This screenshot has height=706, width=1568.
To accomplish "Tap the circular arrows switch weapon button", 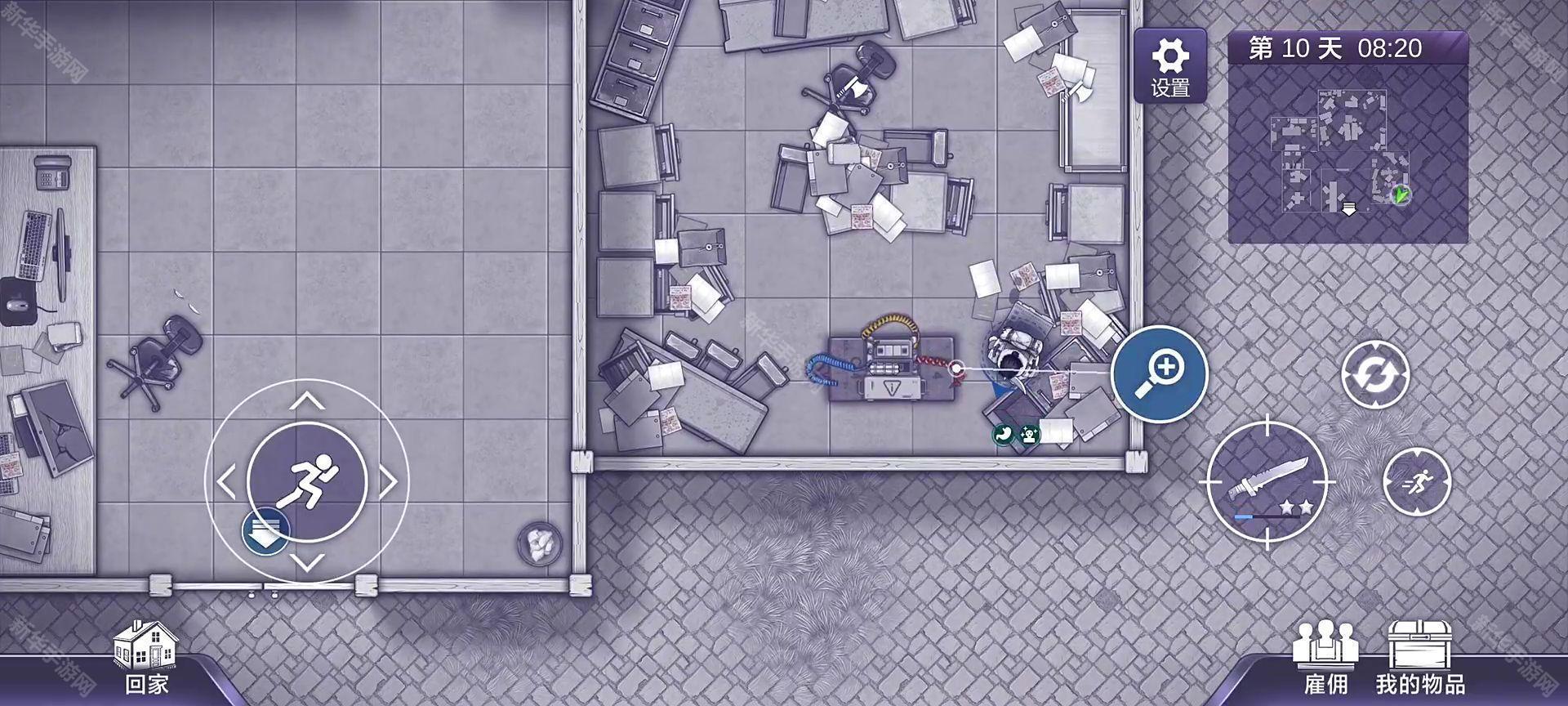I will (1375, 374).
